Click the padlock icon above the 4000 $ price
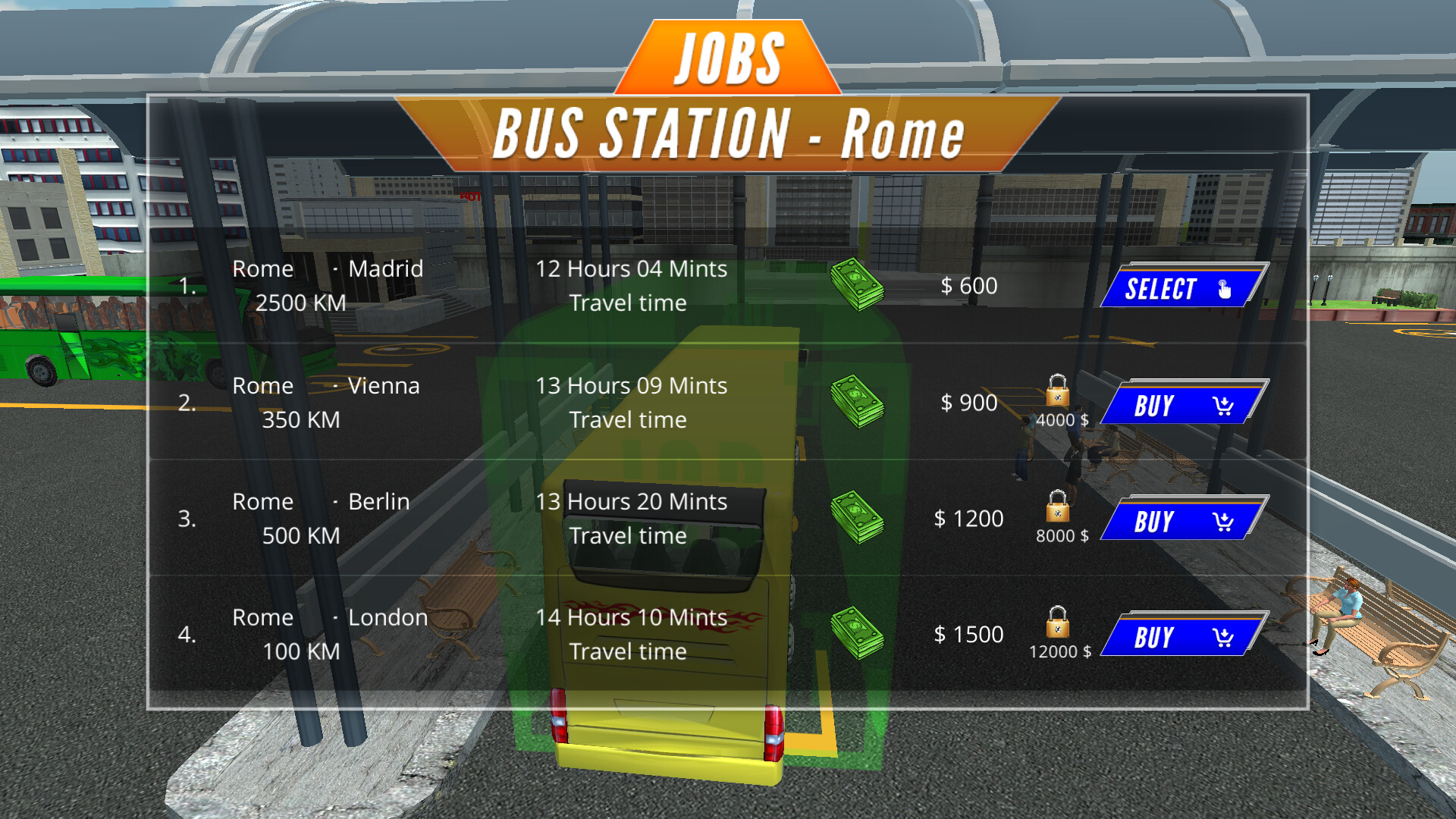Image resolution: width=1456 pixels, height=819 pixels. (x=1057, y=391)
